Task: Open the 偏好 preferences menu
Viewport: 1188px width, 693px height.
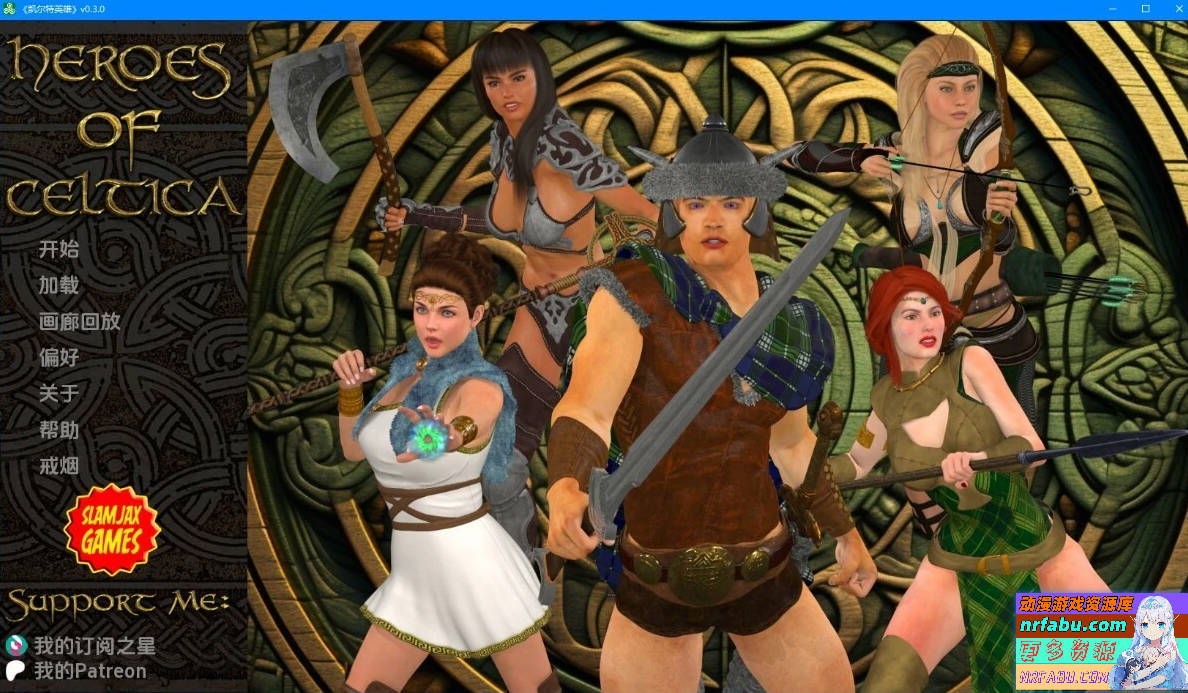Action: 58,357
